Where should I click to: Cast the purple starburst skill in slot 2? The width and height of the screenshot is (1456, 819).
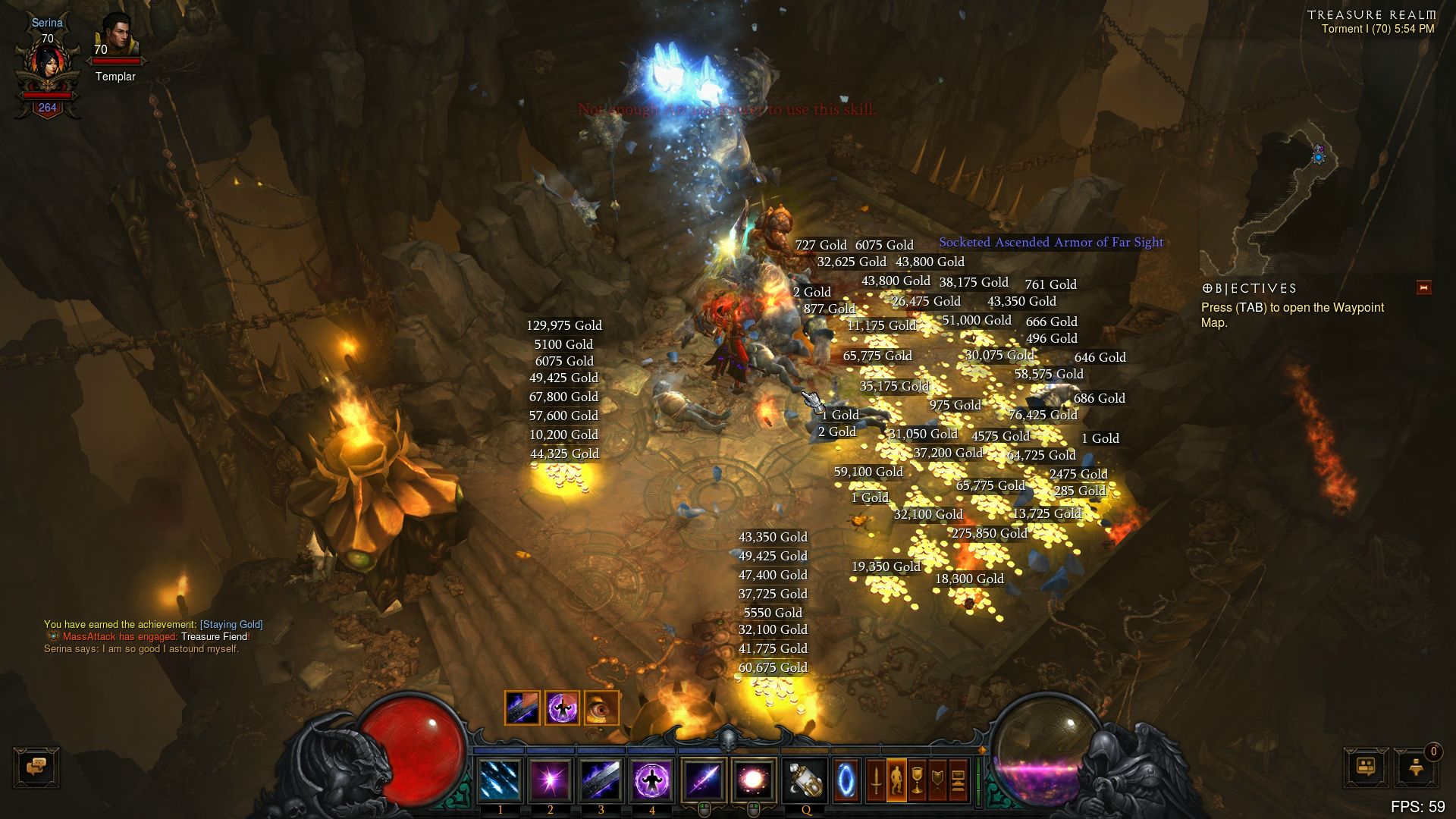551,780
